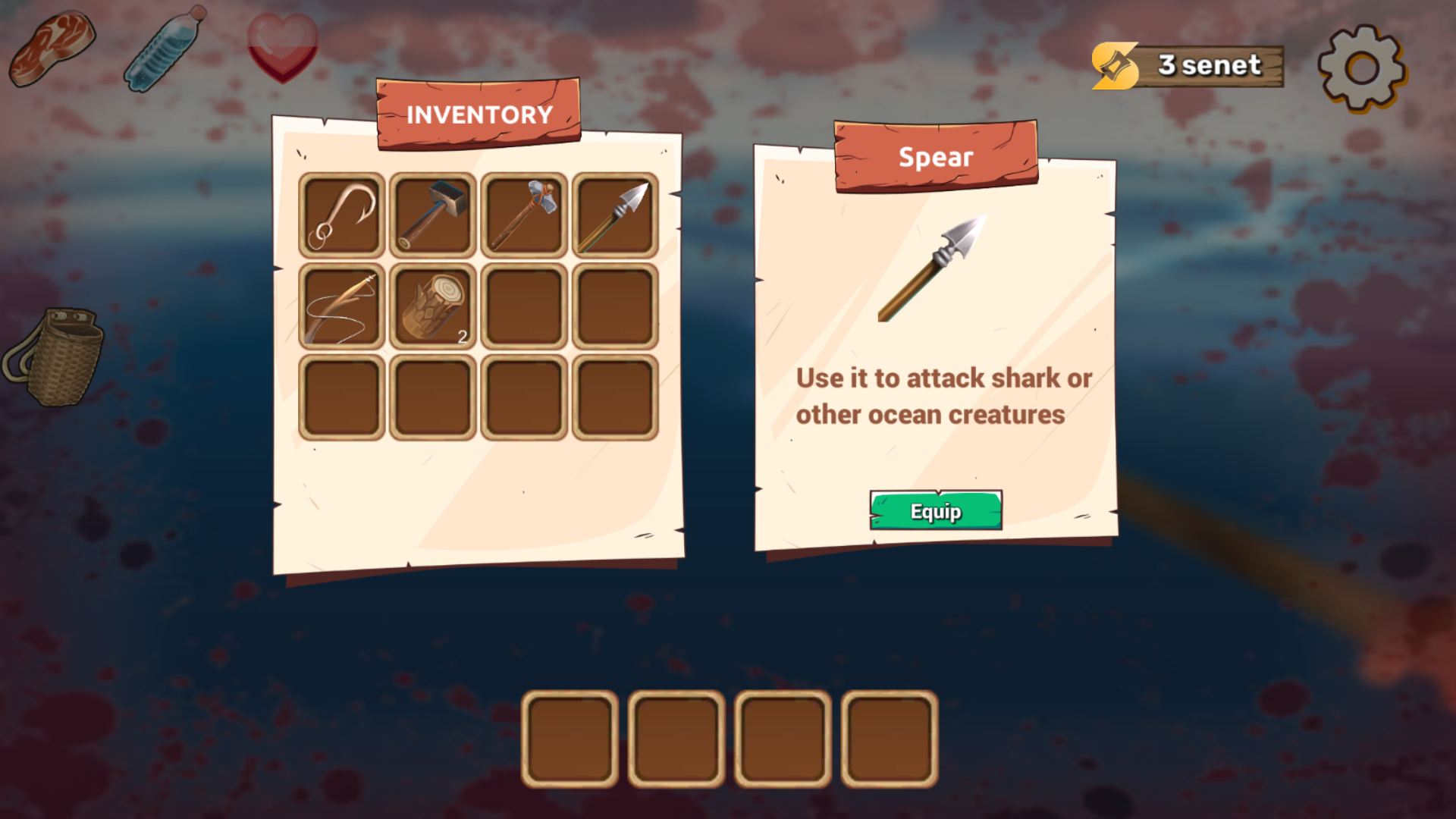
Task: Click the meat food status icon
Action: pyautogui.click(x=51, y=47)
